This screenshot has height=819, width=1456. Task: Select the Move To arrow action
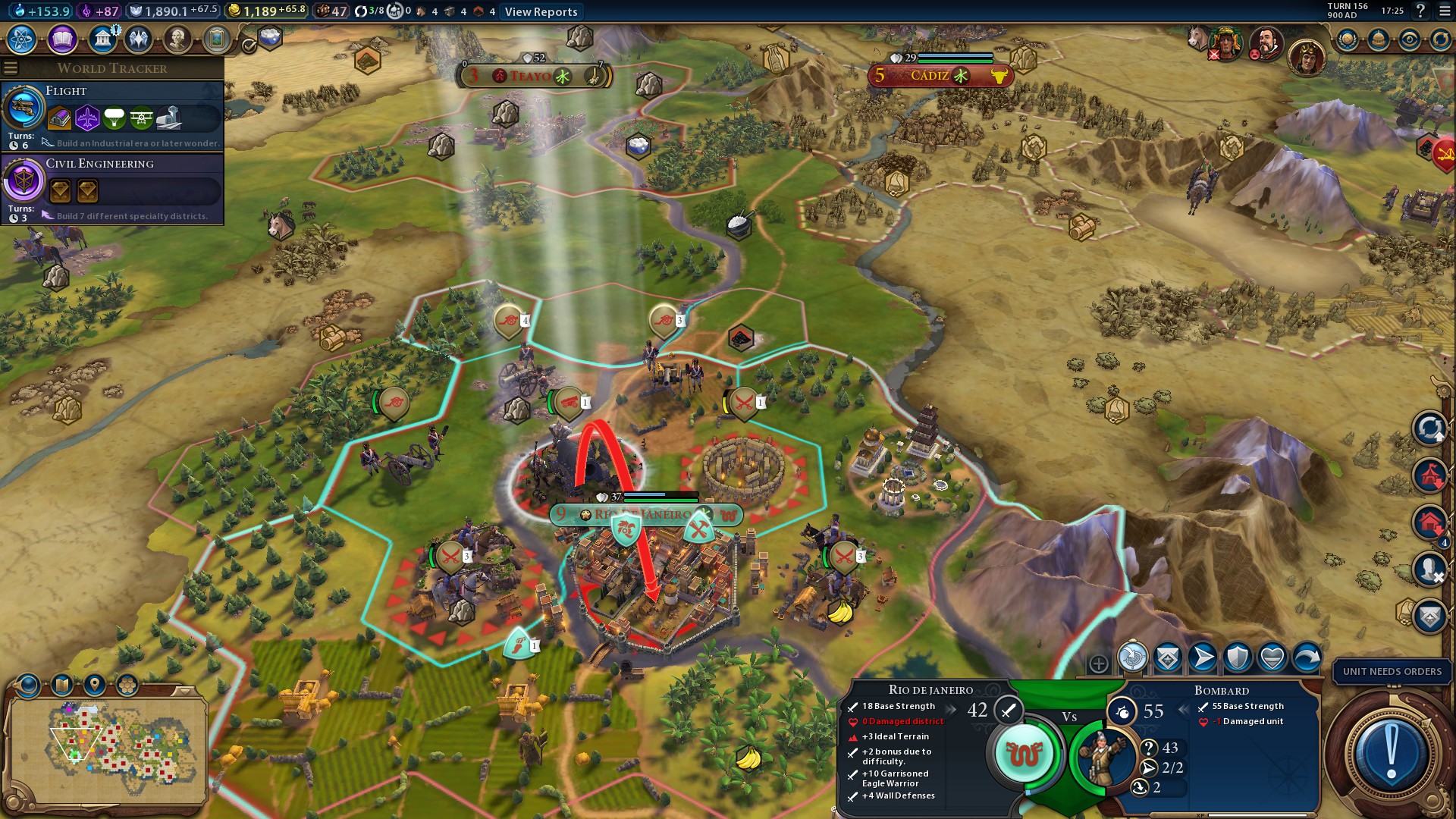pyautogui.click(x=1203, y=657)
